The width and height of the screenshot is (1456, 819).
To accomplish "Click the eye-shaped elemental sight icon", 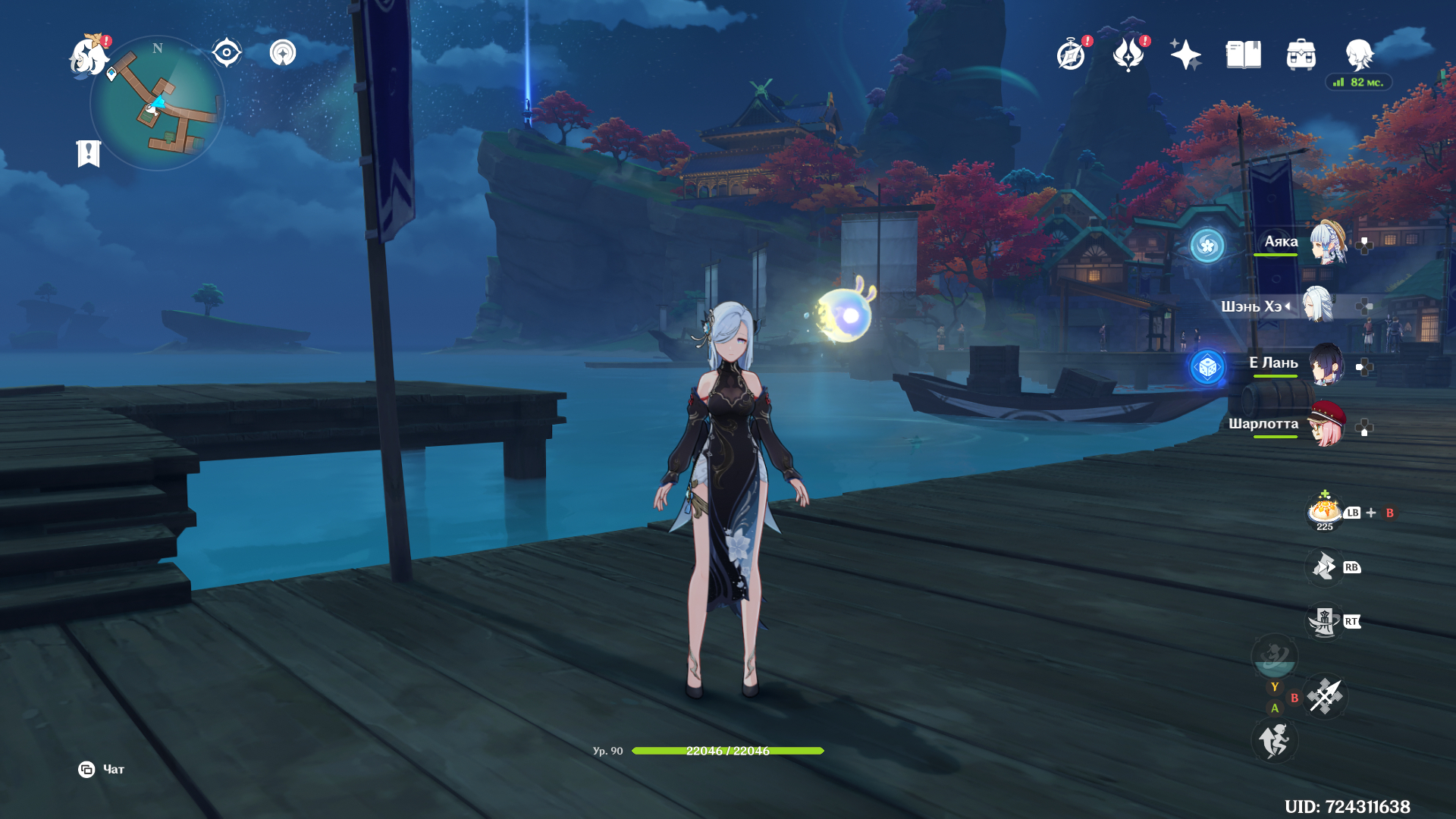I will pyautogui.click(x=226, y=53).
